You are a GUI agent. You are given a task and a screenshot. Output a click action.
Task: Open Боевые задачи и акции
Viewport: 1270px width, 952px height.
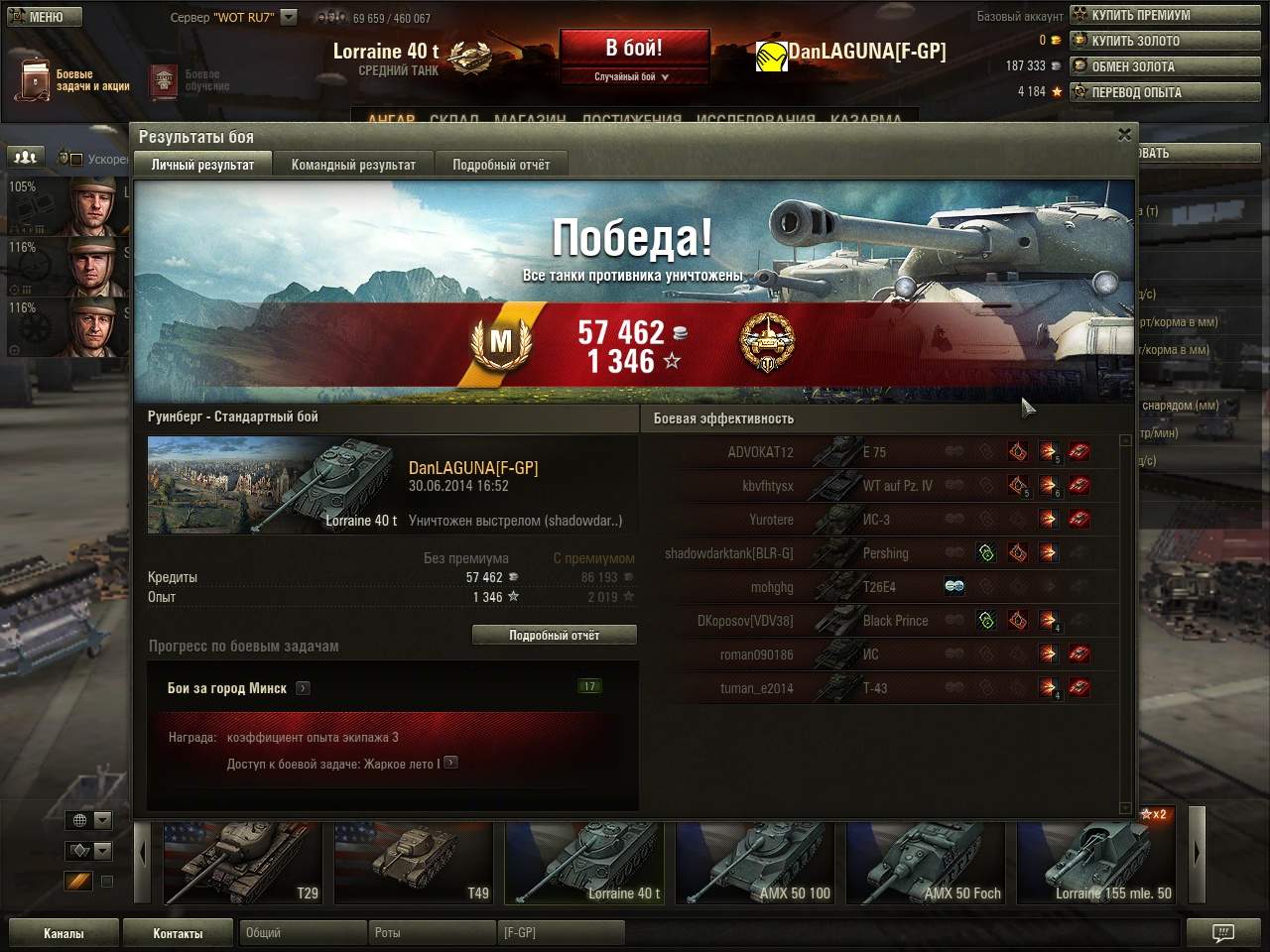(74, 80)
